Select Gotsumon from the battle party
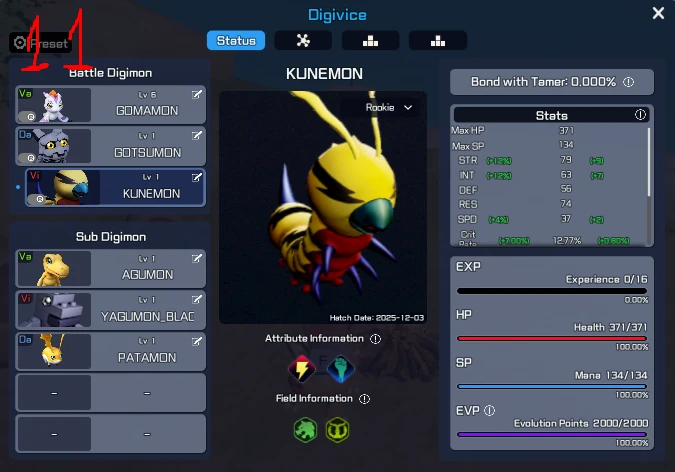The width and height of the screenshot is (675, 472). (x=110, y=146)
